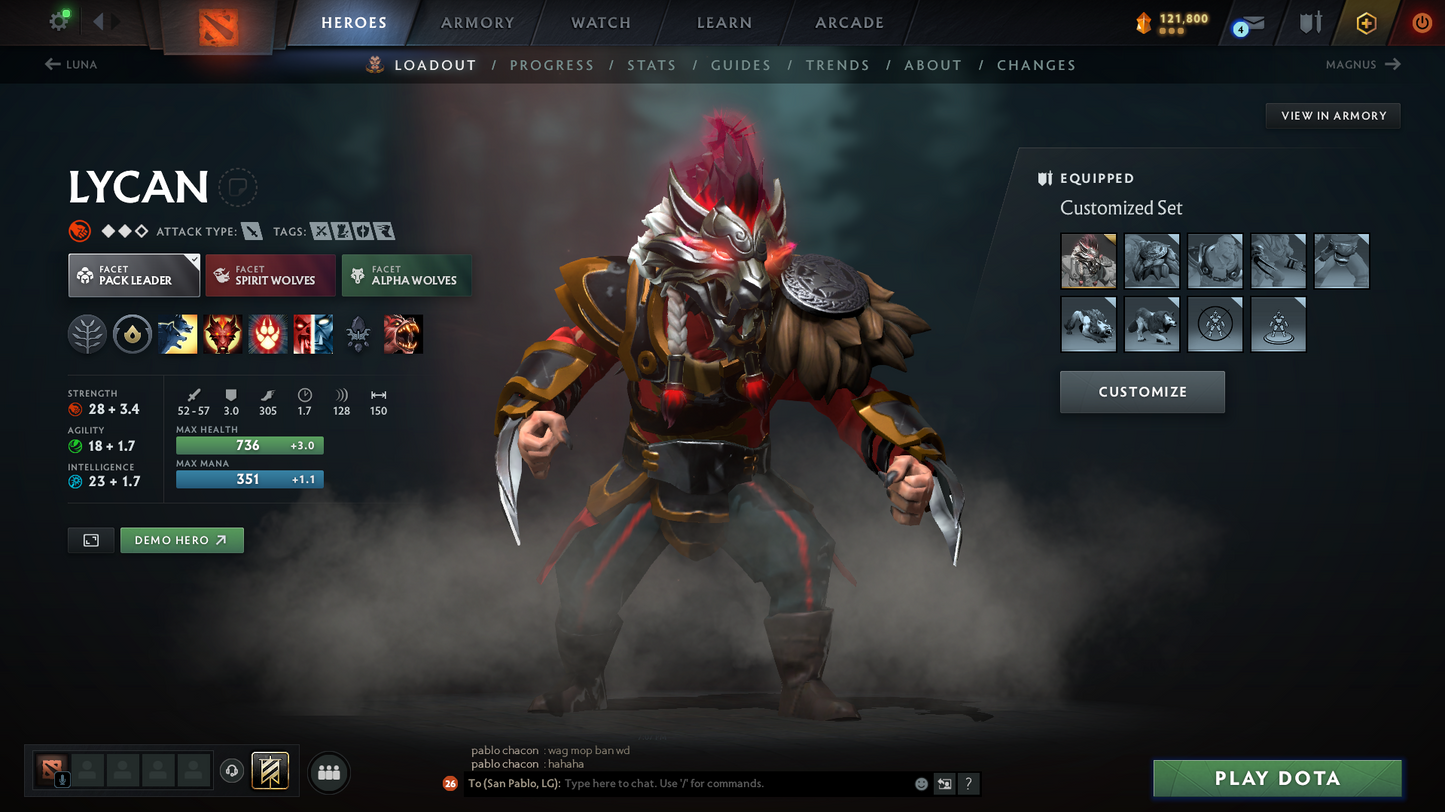
Task: Open the talent tree icon
Action: click(88, 335)
